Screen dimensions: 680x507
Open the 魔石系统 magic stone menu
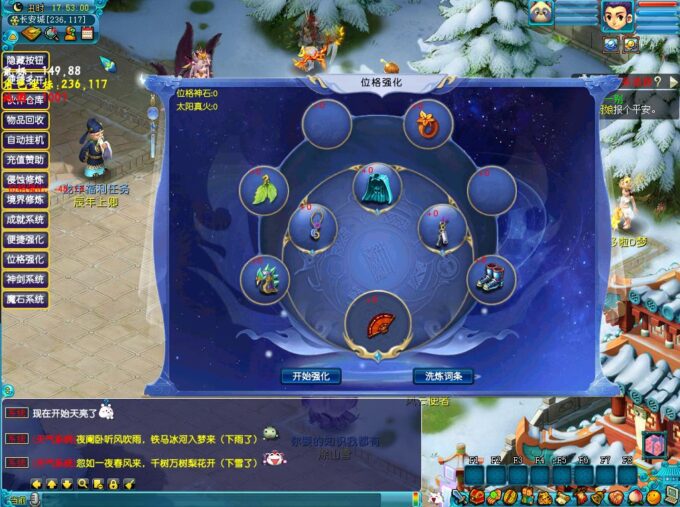25,300
